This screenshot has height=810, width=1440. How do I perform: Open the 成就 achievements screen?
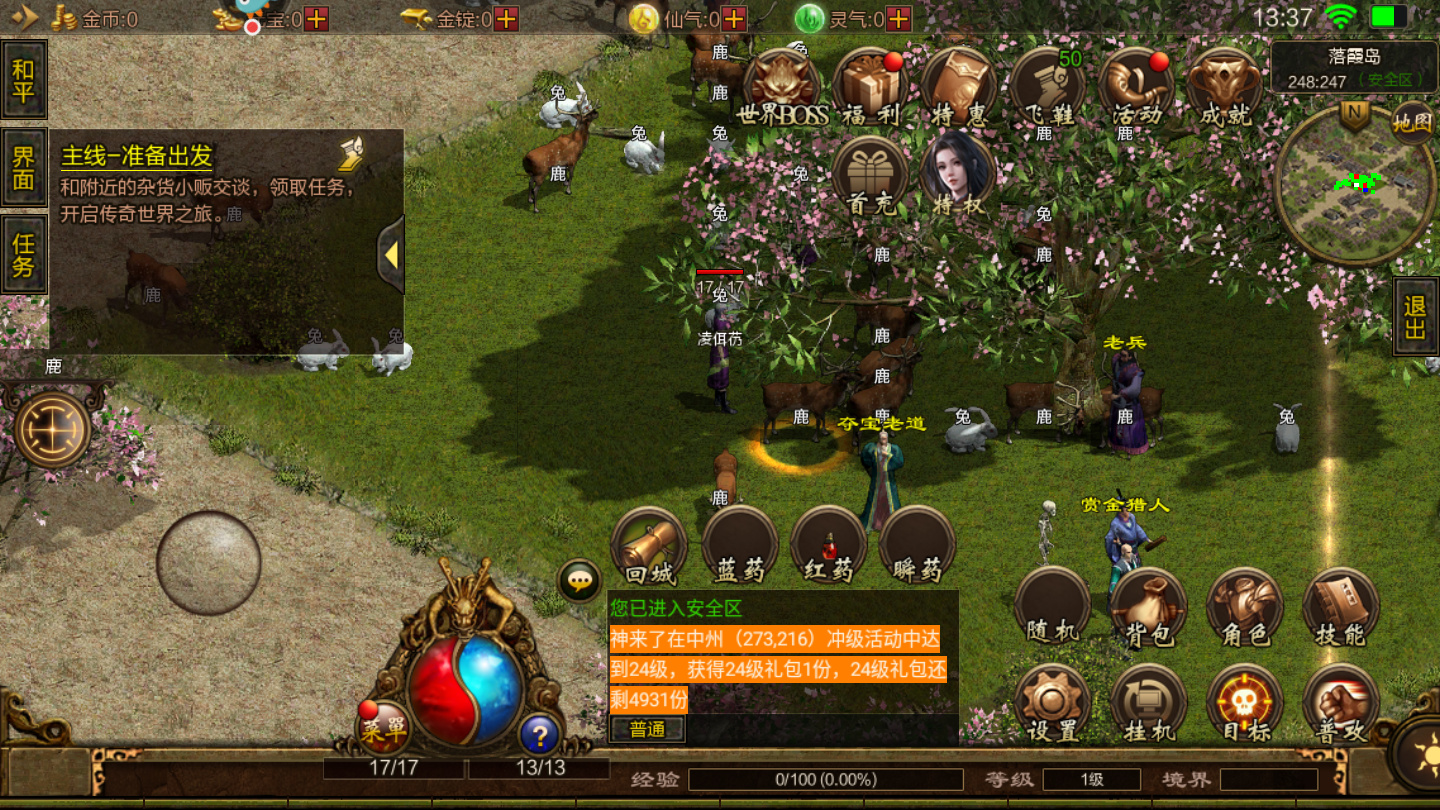click(x=1225, y=87)
